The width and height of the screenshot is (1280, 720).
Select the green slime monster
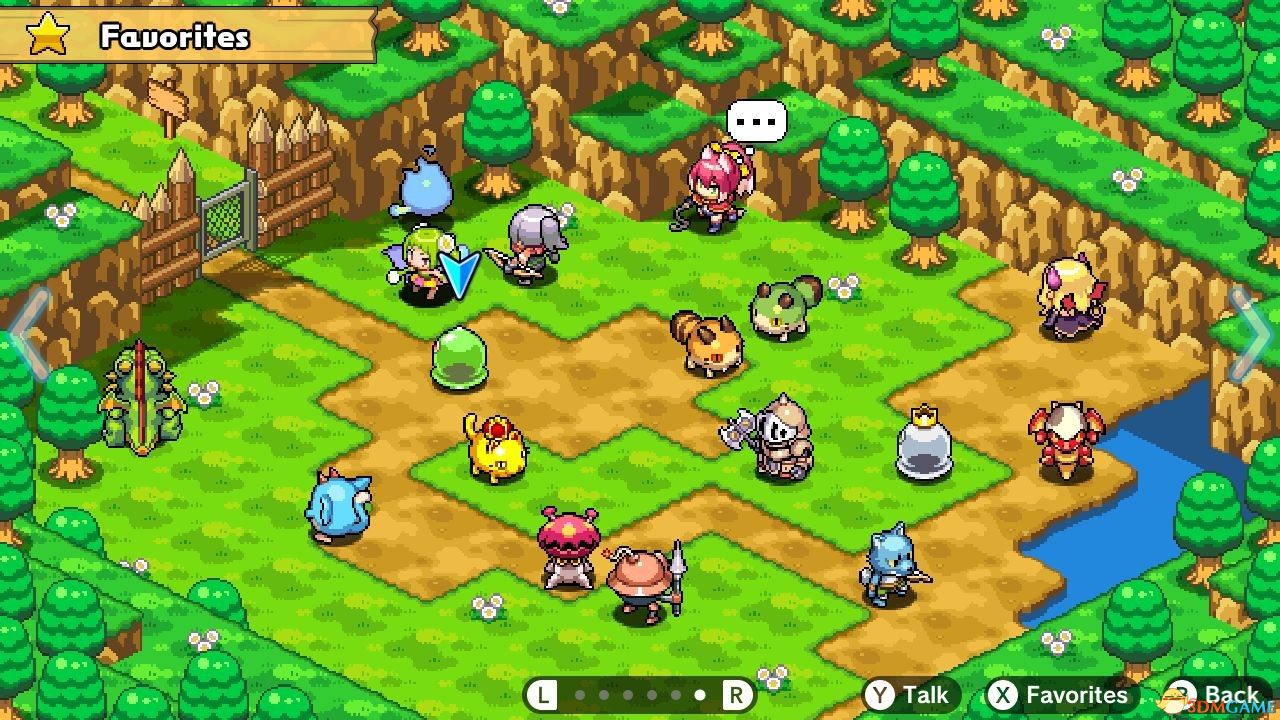click(x=459, y=358)
